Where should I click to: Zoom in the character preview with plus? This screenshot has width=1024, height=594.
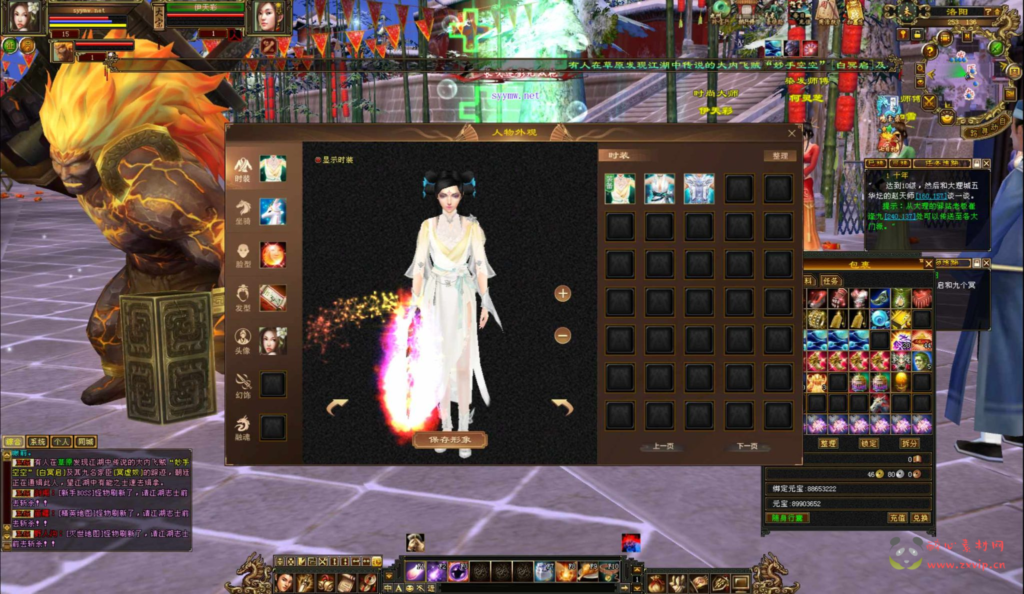(x=563, y=293)
